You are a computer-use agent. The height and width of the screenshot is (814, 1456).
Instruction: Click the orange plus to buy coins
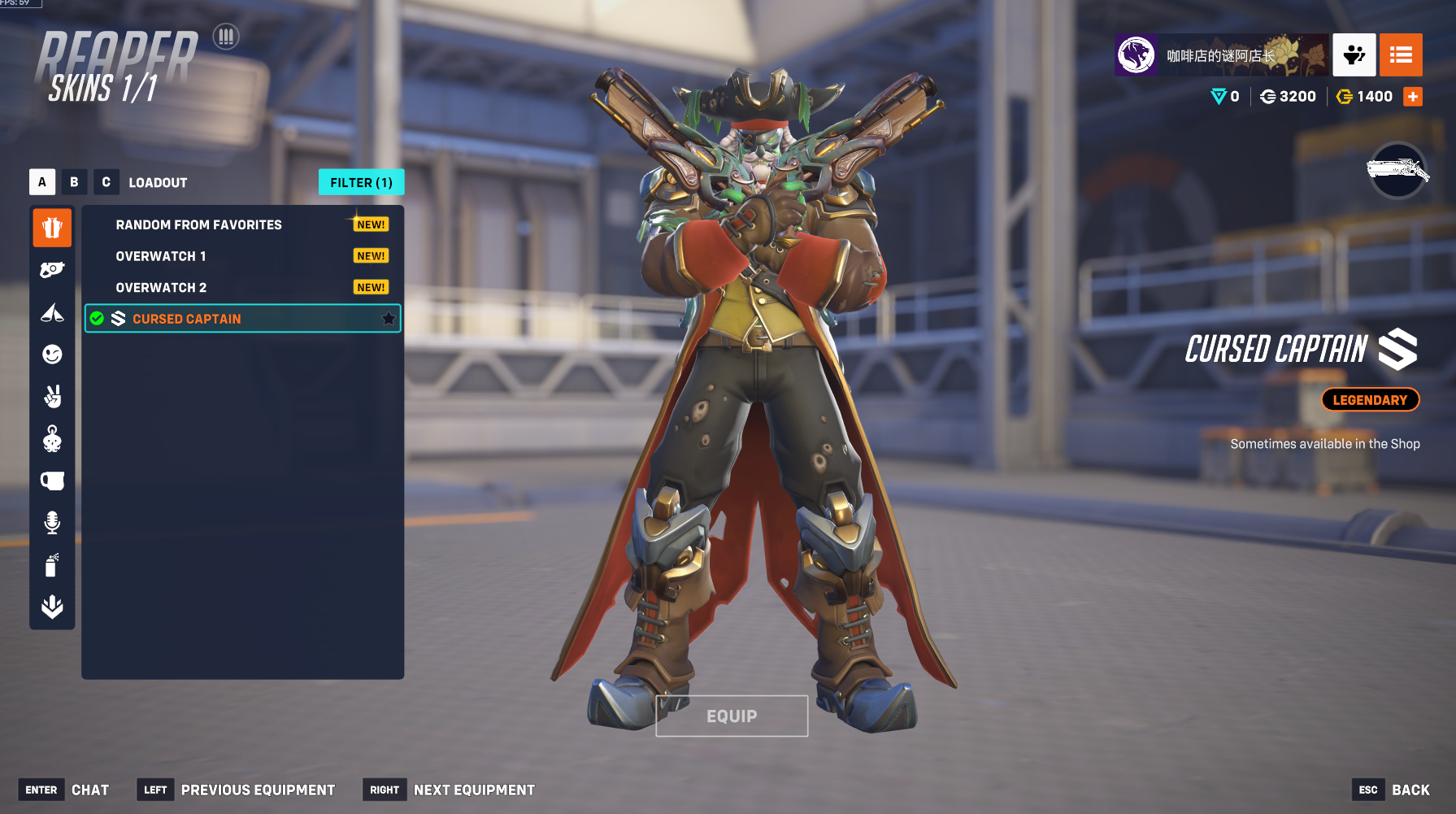click(x=1413, y=97)
